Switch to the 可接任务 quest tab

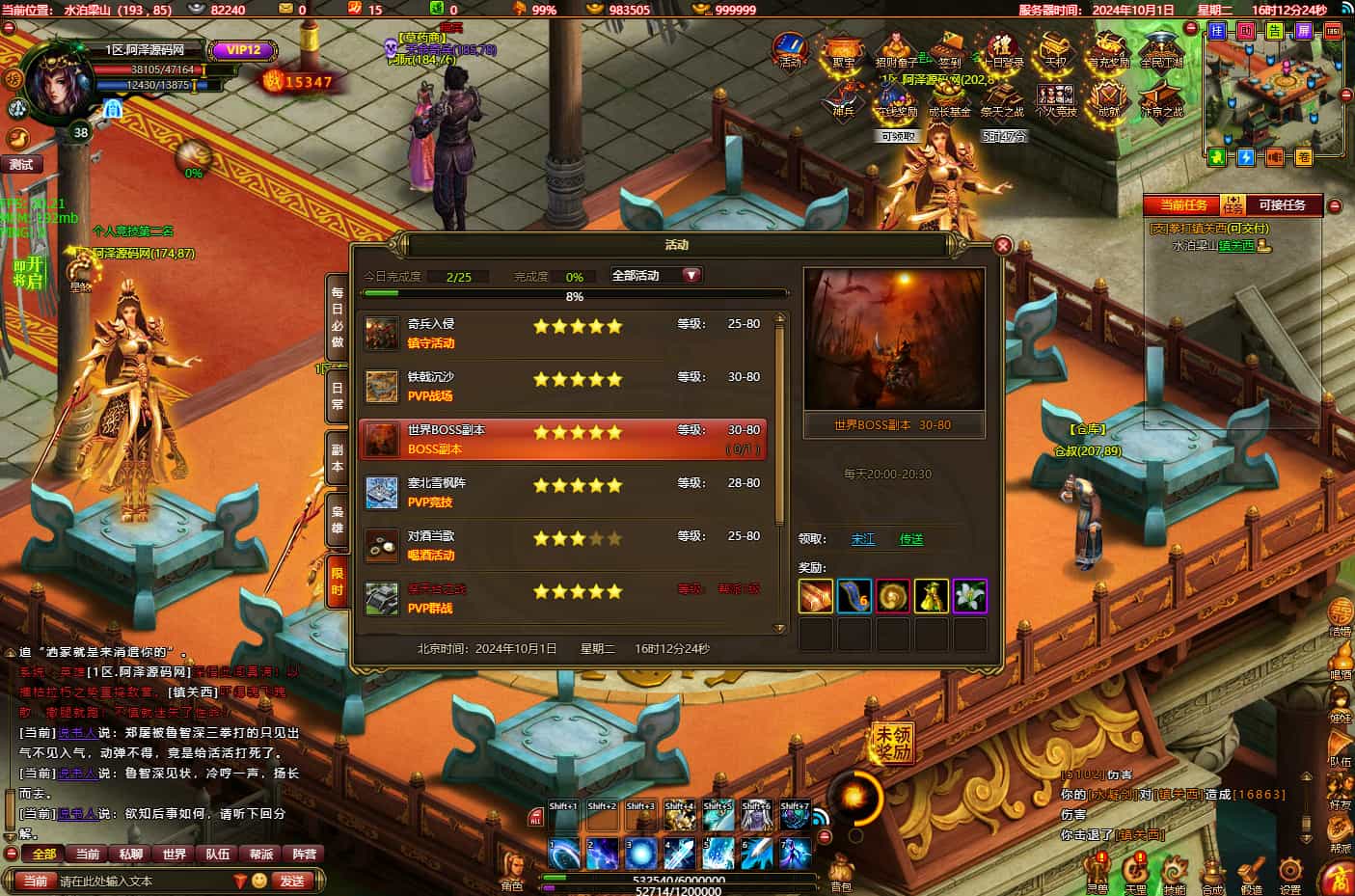point(1282,205)
